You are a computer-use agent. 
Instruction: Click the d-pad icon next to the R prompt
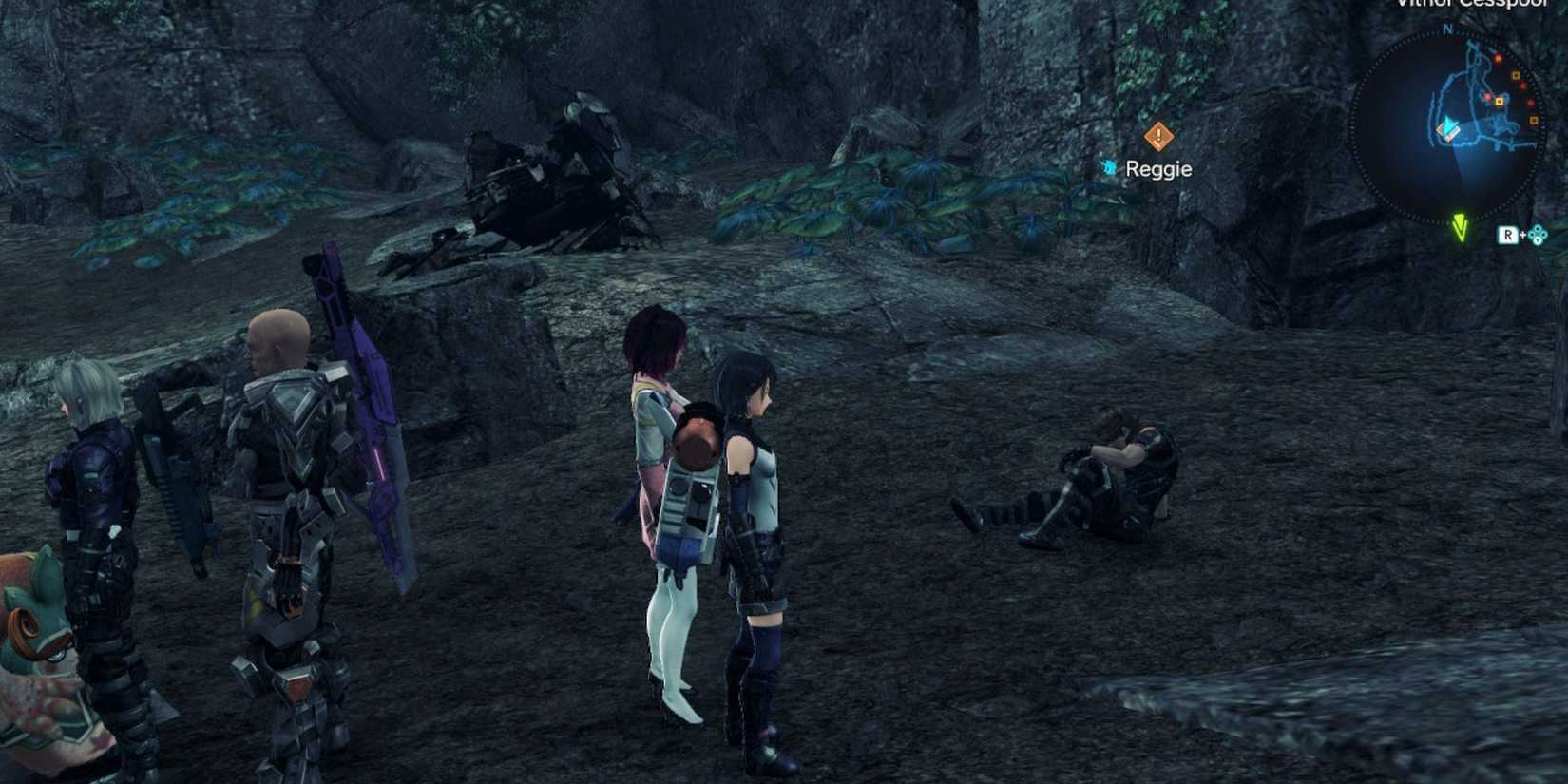click(1538, 235)
